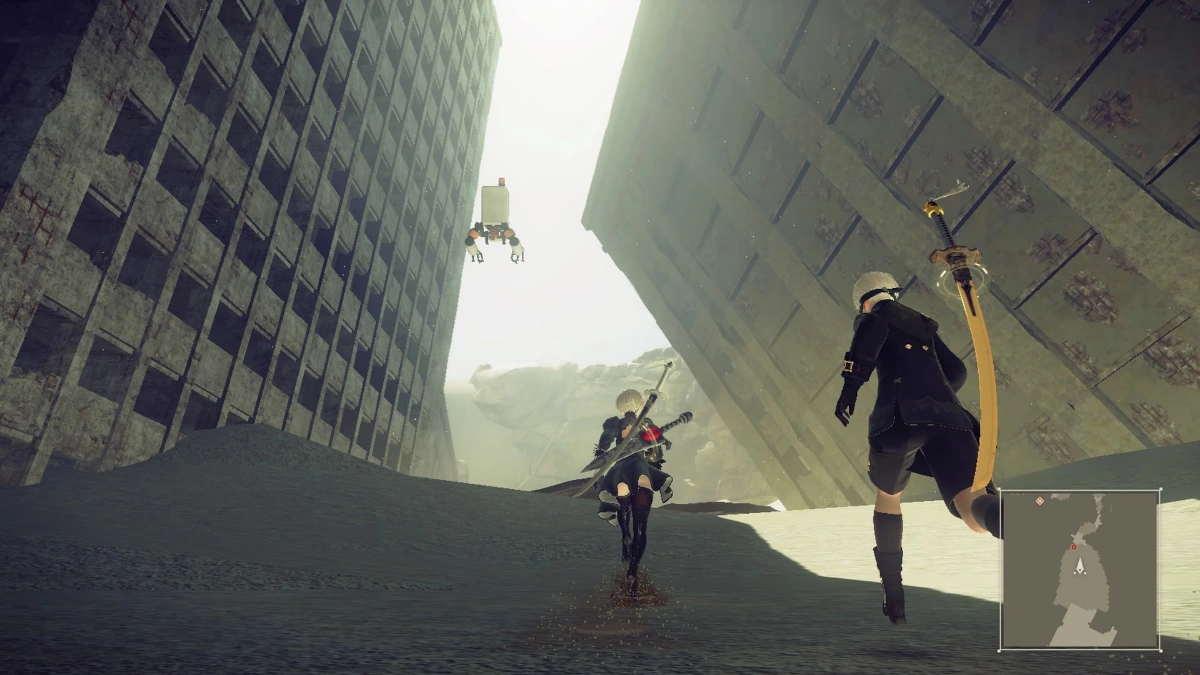Click the white player arrow on minimap
The height and width of the screenshot is (675, 1200).
pos(1080,567)
